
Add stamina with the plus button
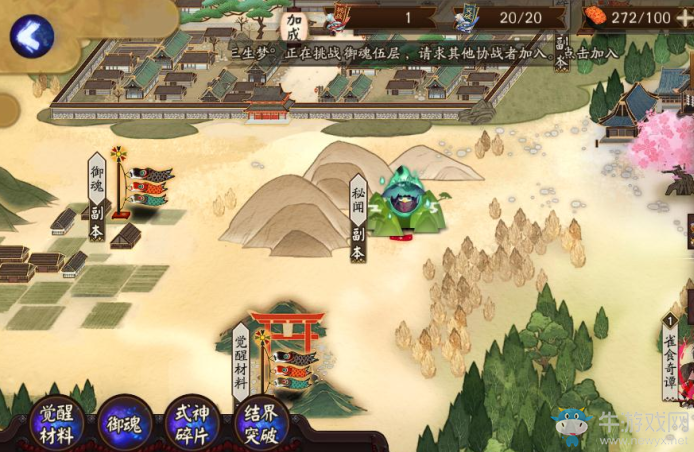tap(683, 18)
